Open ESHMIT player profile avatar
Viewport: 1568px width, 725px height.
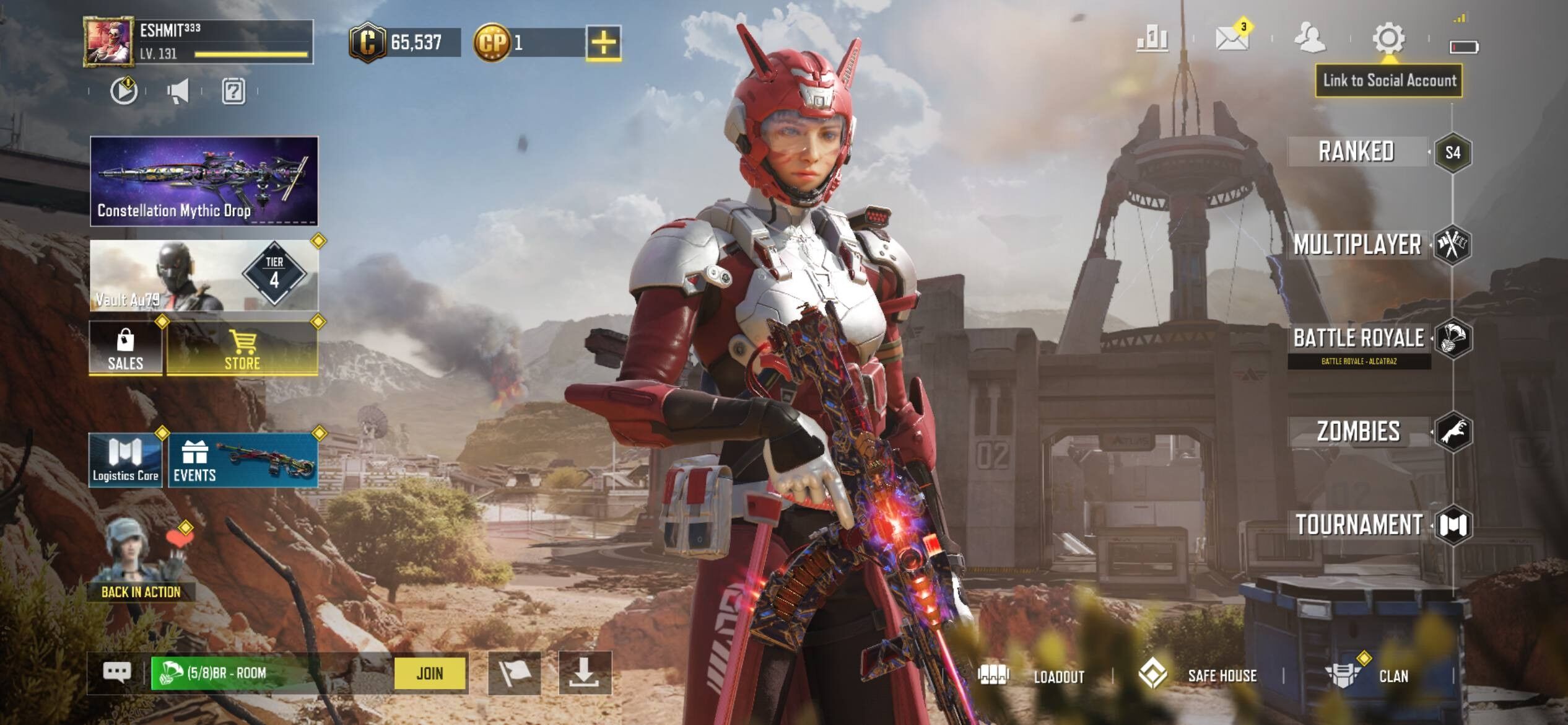click(108, 42)
